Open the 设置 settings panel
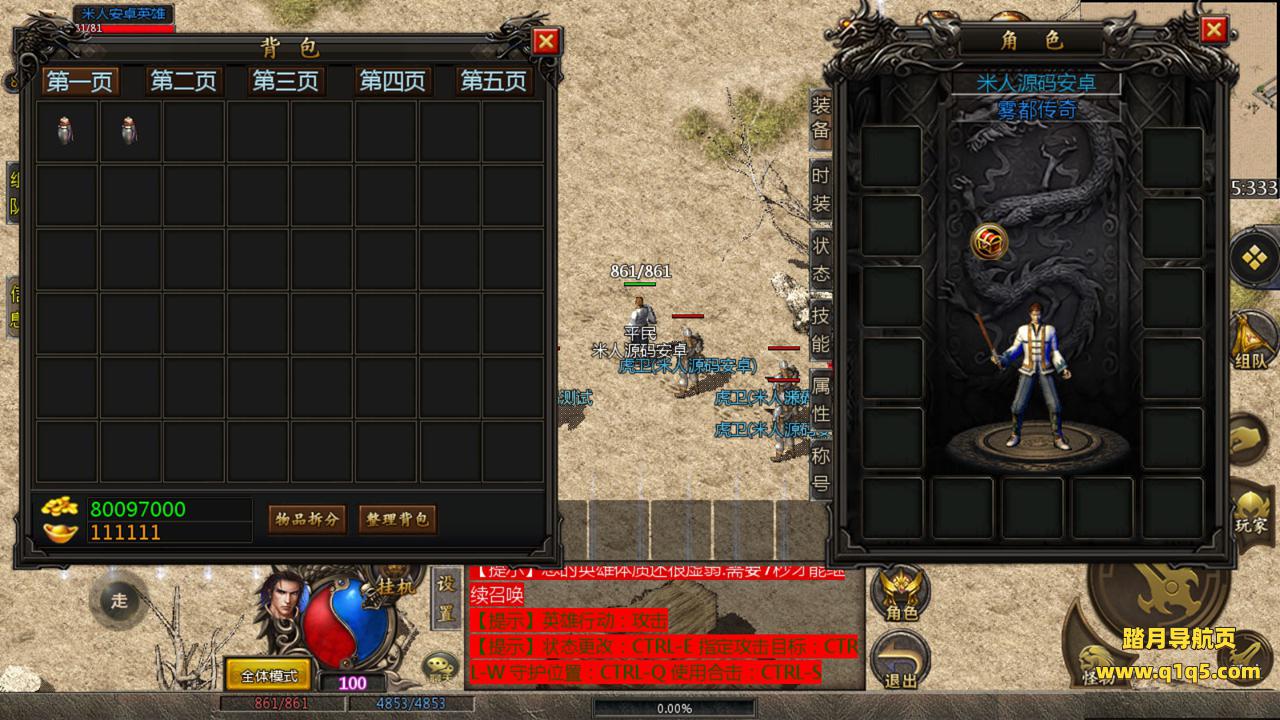1280x720 pixels. pyautogui.click(x=447, y=596)
